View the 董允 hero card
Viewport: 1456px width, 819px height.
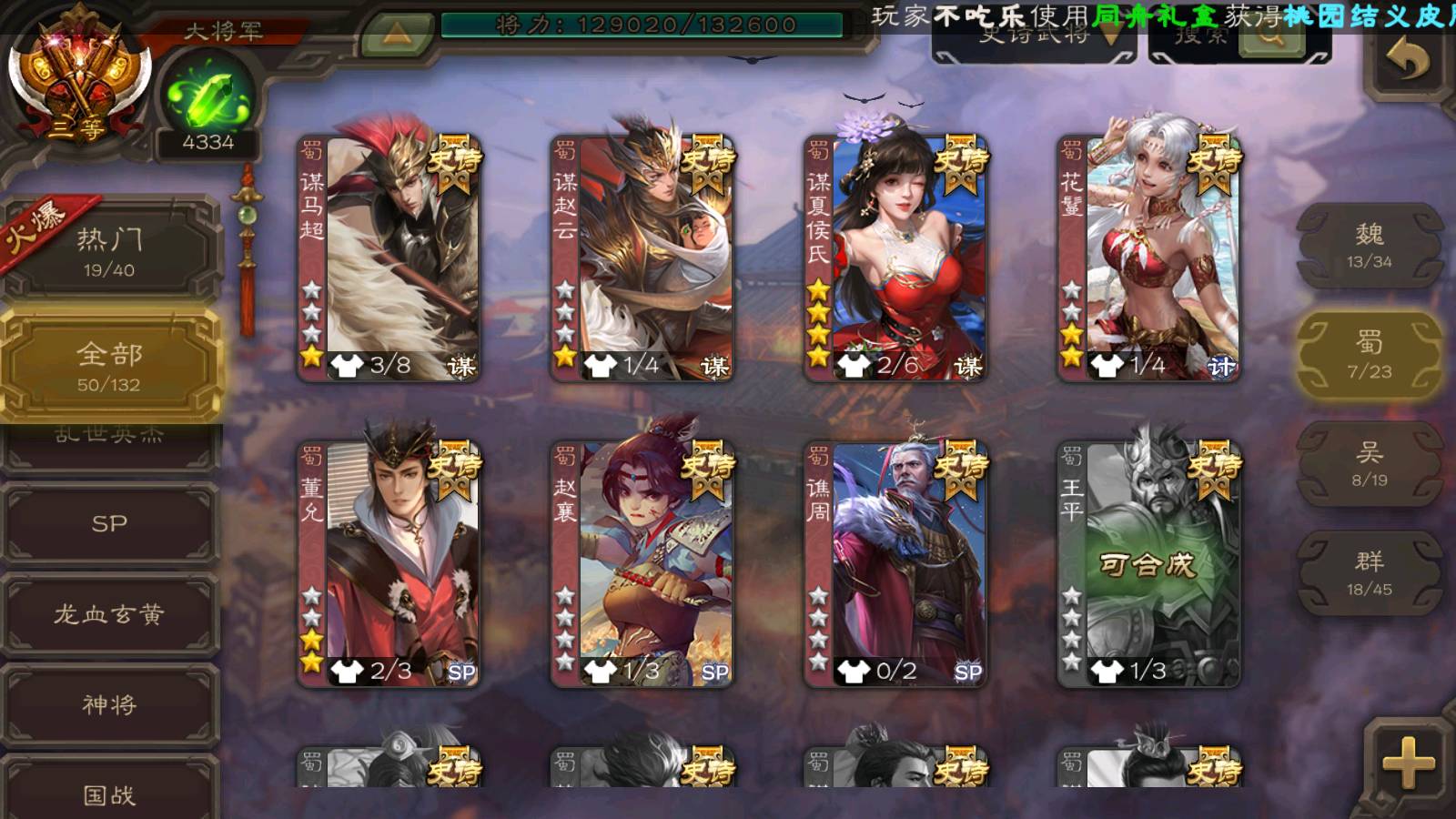pyautogui.click(x=390, y=564)
